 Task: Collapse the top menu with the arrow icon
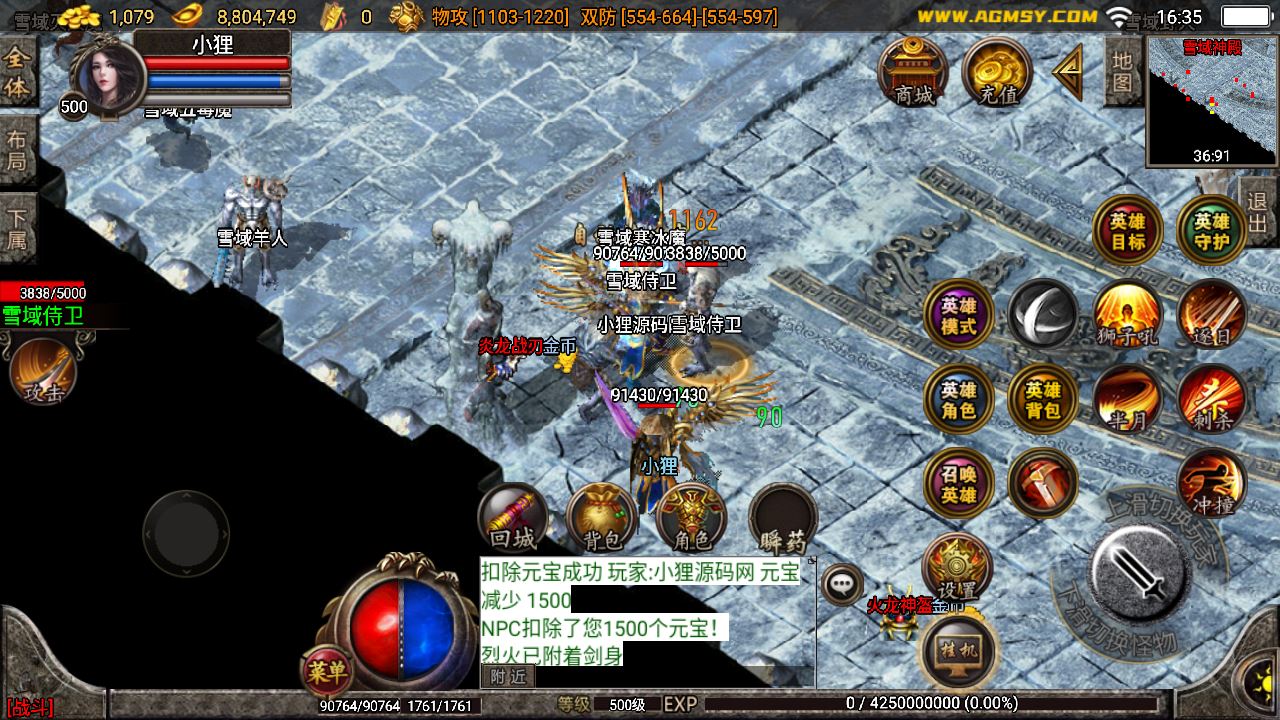(1067, 68)
